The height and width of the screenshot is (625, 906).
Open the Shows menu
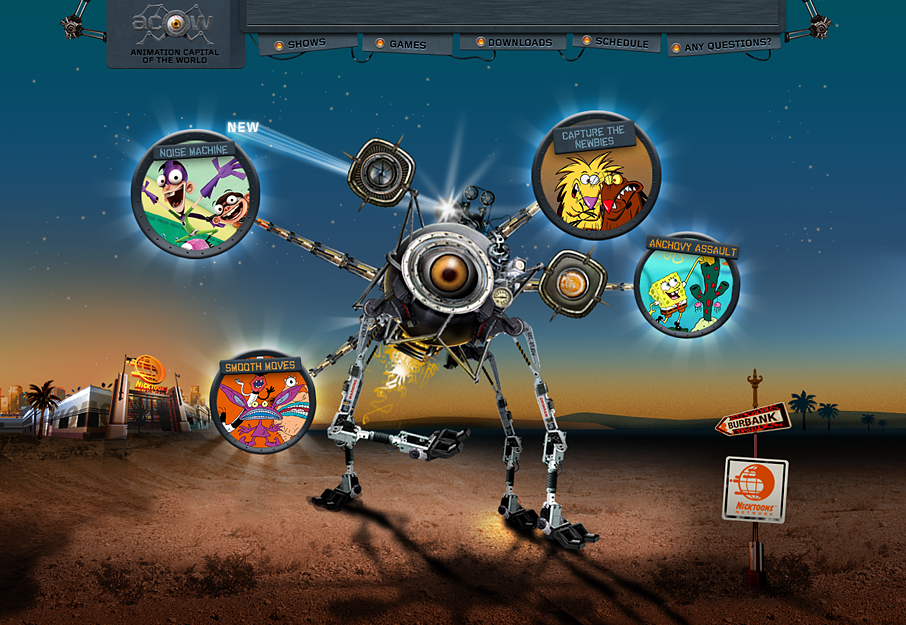pos(306,44)
